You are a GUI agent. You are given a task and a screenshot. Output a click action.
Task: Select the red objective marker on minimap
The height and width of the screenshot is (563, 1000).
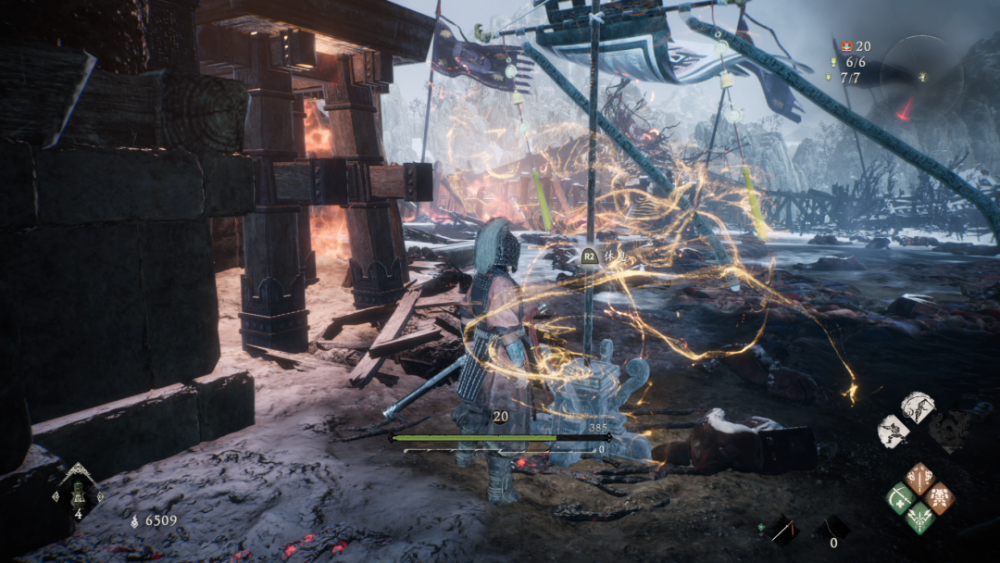[x=905, y=110]
